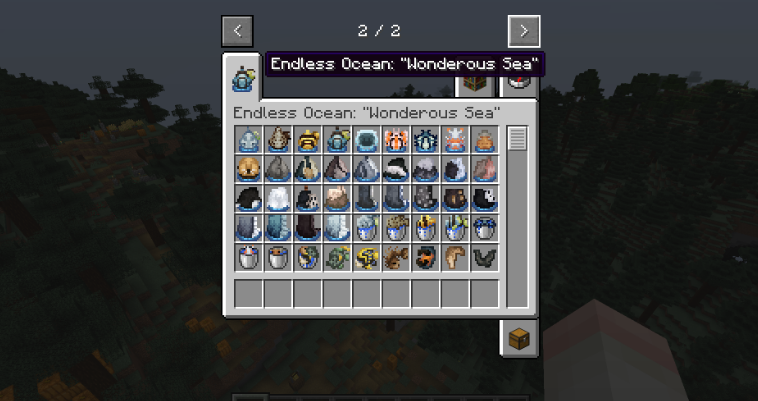Select the dark gray tail fin item
The width and height of the screenshot is (758, 401).
tap(485, 258)
